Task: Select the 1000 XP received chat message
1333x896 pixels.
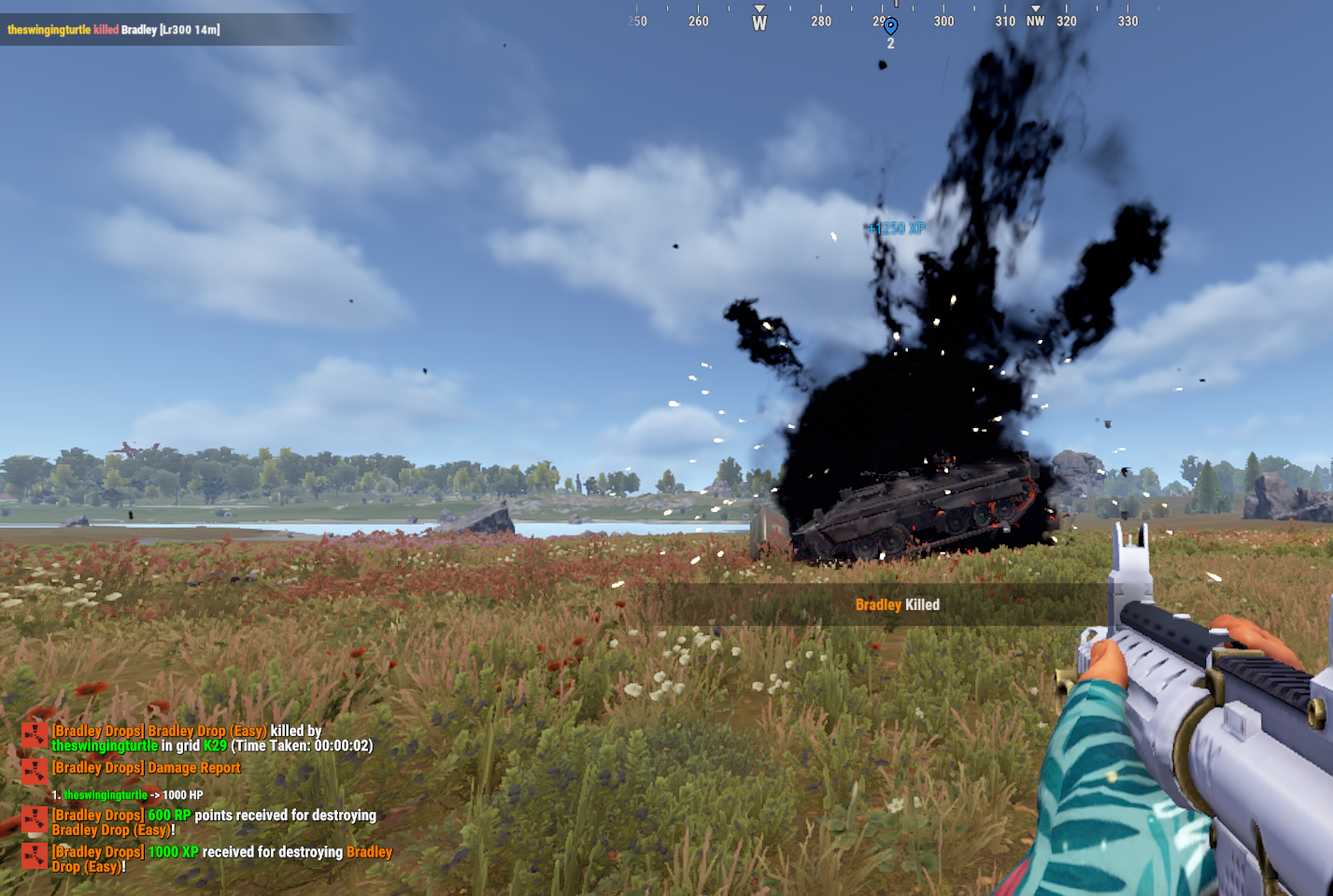Action: point(221,859)
